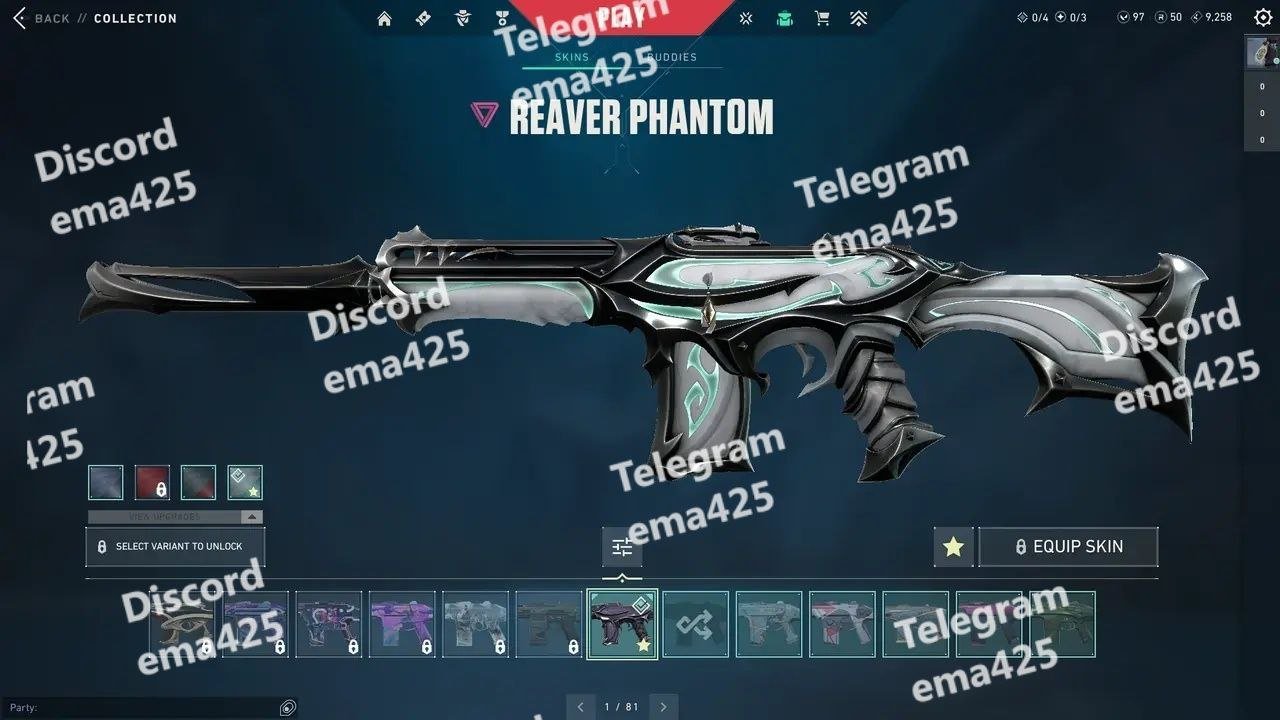Toggle the favorite star beside Equip Skin
Viewport: 1280px width, 720px height.
953,547
